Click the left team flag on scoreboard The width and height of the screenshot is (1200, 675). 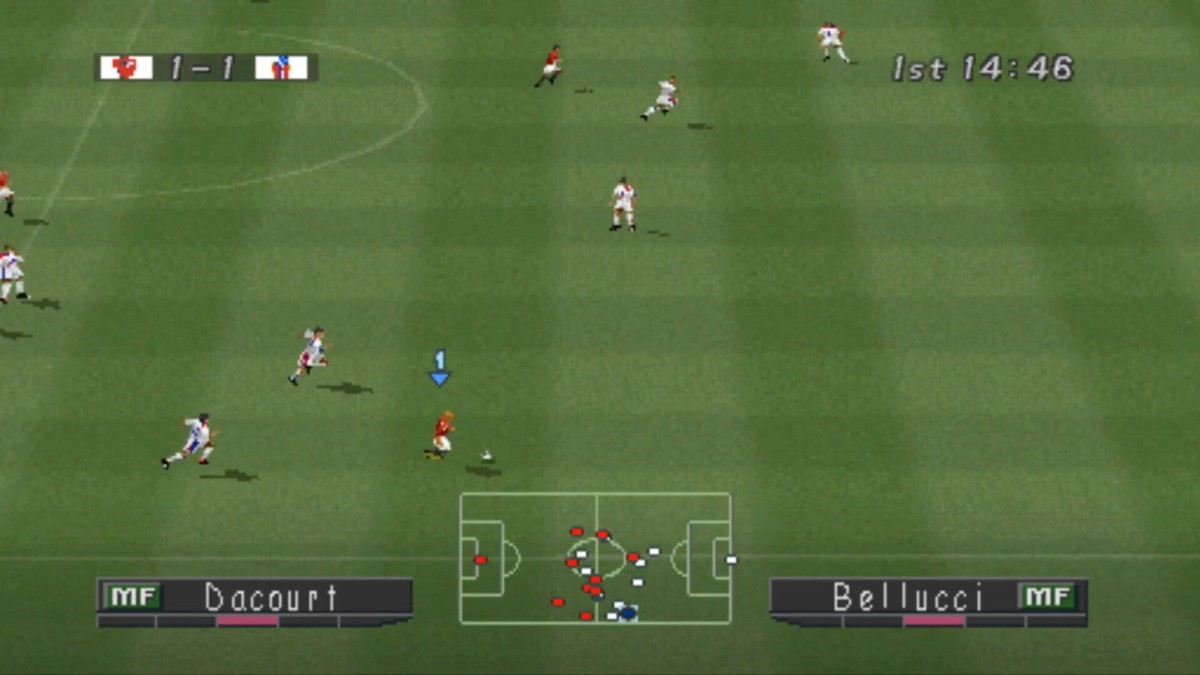[x=126, y=68]
